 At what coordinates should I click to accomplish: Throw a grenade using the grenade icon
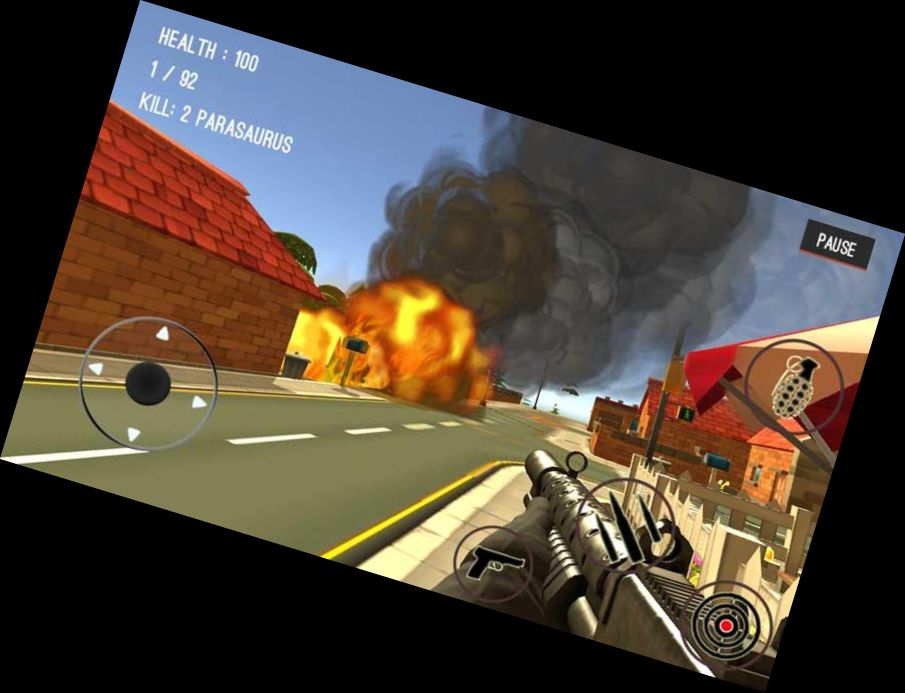click(793, 386)
